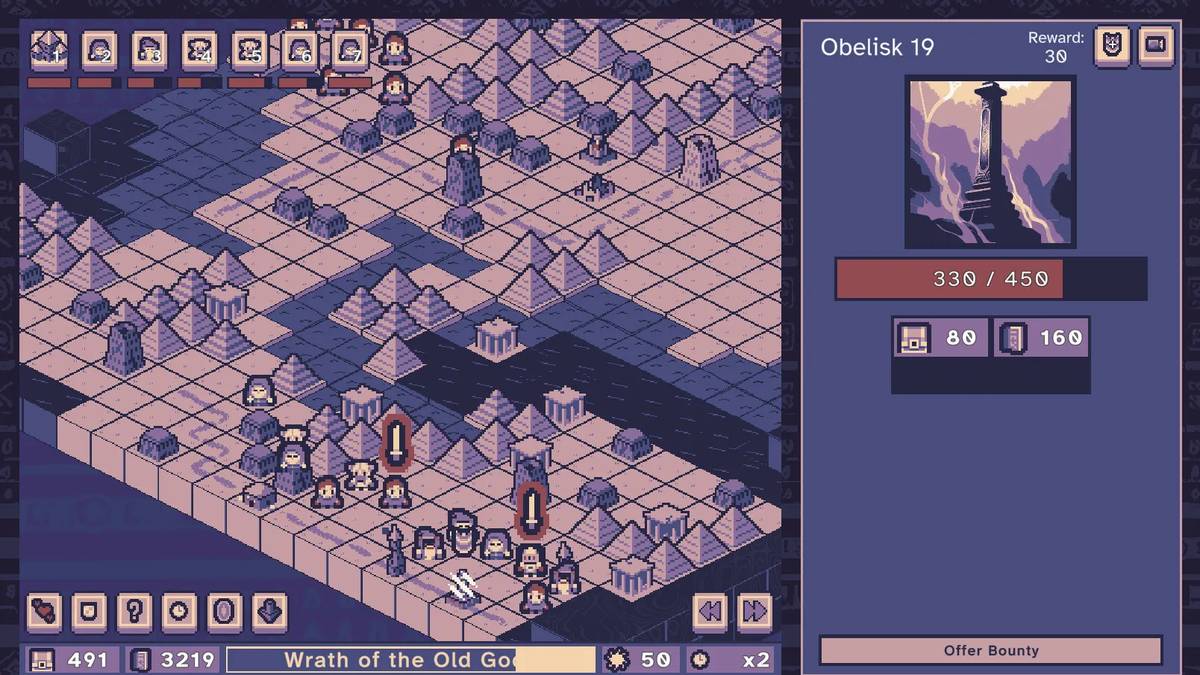1200x675 pixels.
Task: Click the heart icon button
Action: pyautogui.click(x=45, y=611)
